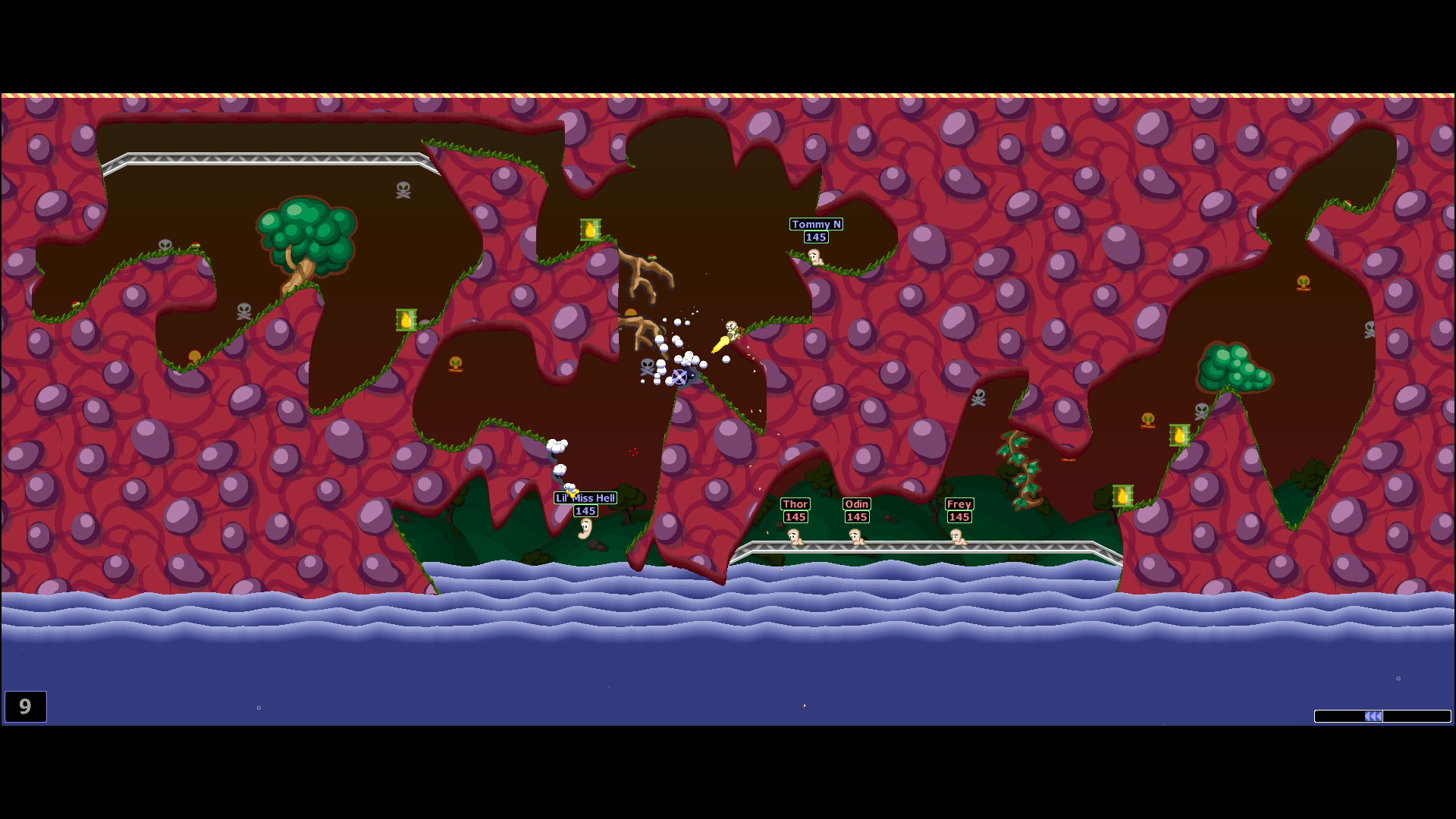Click the skull and crossbones grave marker
This screenshot has height=819, width=1456.
coord(404,190)
